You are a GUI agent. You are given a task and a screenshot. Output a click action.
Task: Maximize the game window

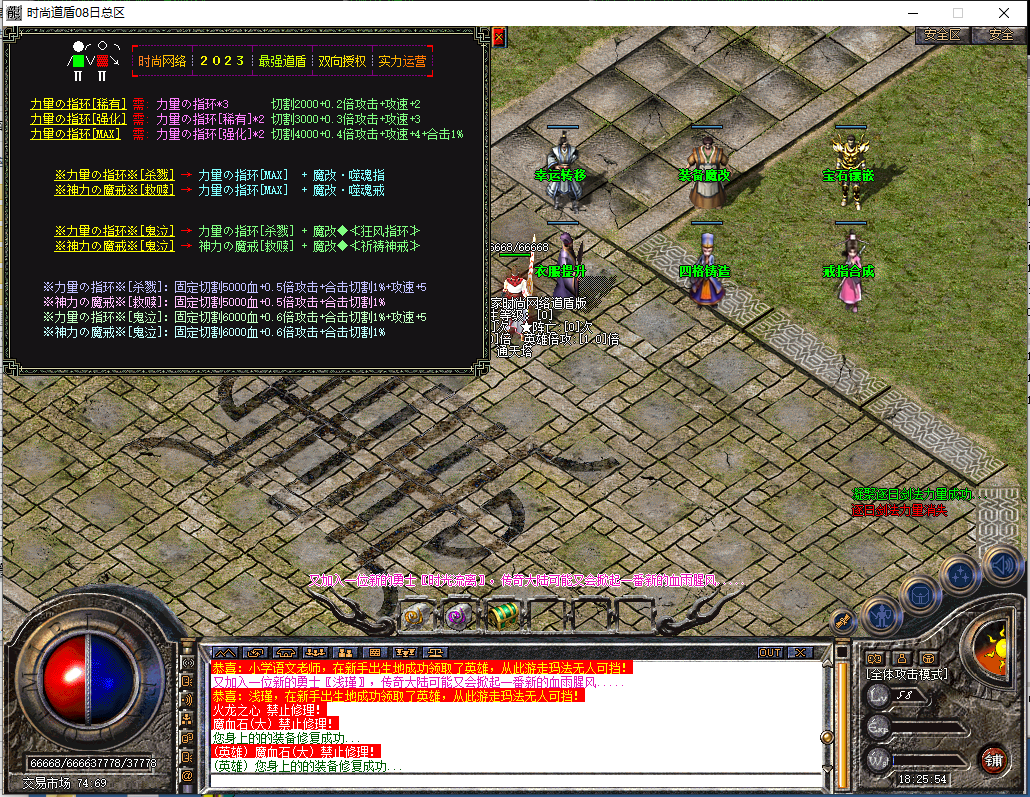pyautogui.click(x=957, y=13)
